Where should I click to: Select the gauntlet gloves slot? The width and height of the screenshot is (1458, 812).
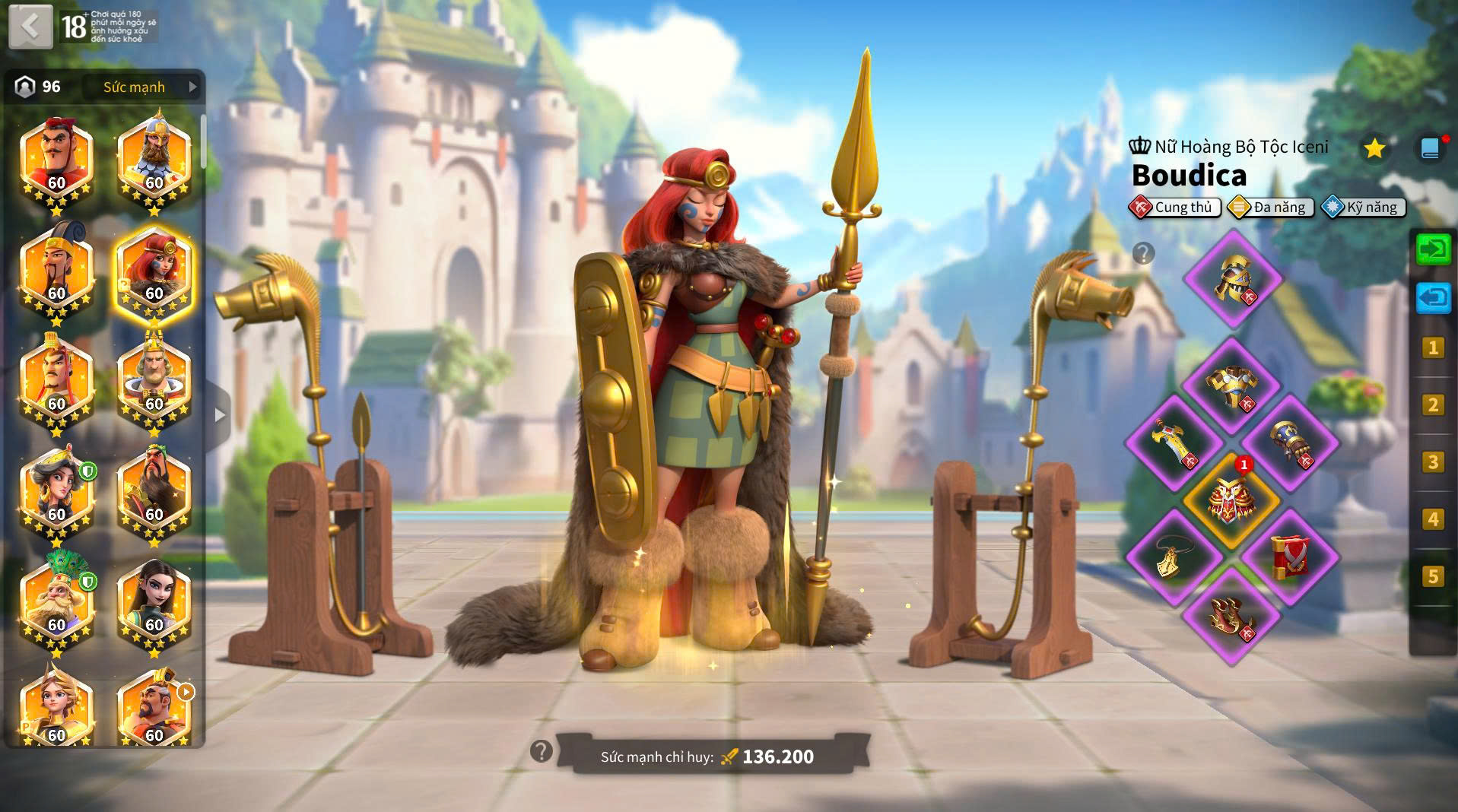tap(1290, 444)
